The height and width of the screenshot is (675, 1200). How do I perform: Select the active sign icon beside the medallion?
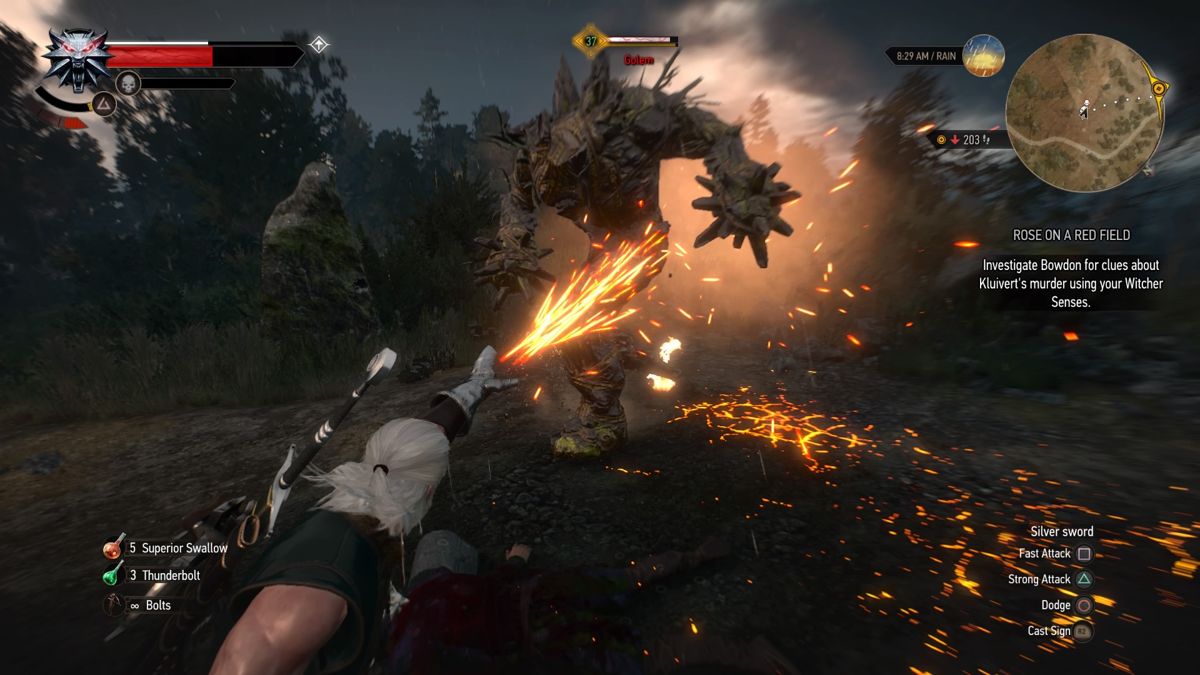(x=106, y=104)
